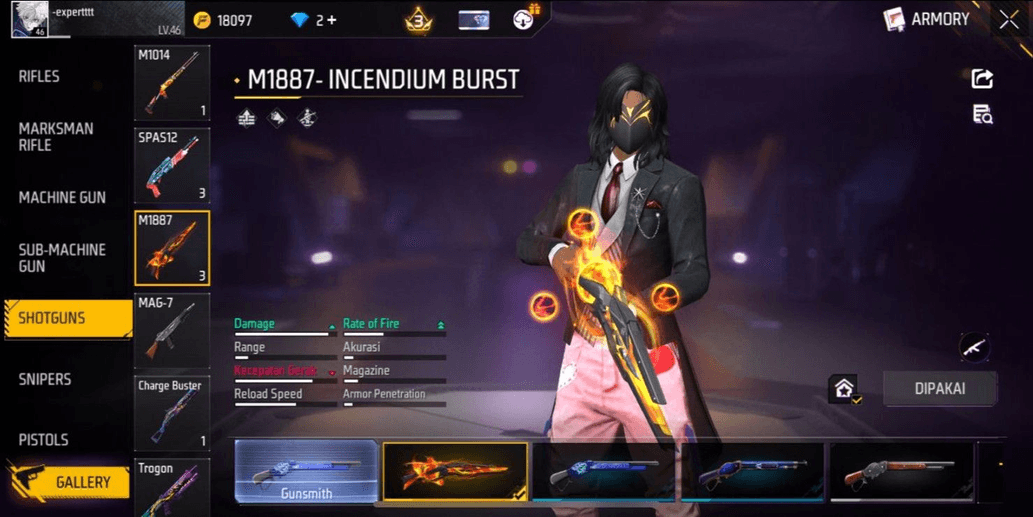Choose the Sub-Machine Gun category
This screenshot has height=517, width=1033.
point(62,258)
